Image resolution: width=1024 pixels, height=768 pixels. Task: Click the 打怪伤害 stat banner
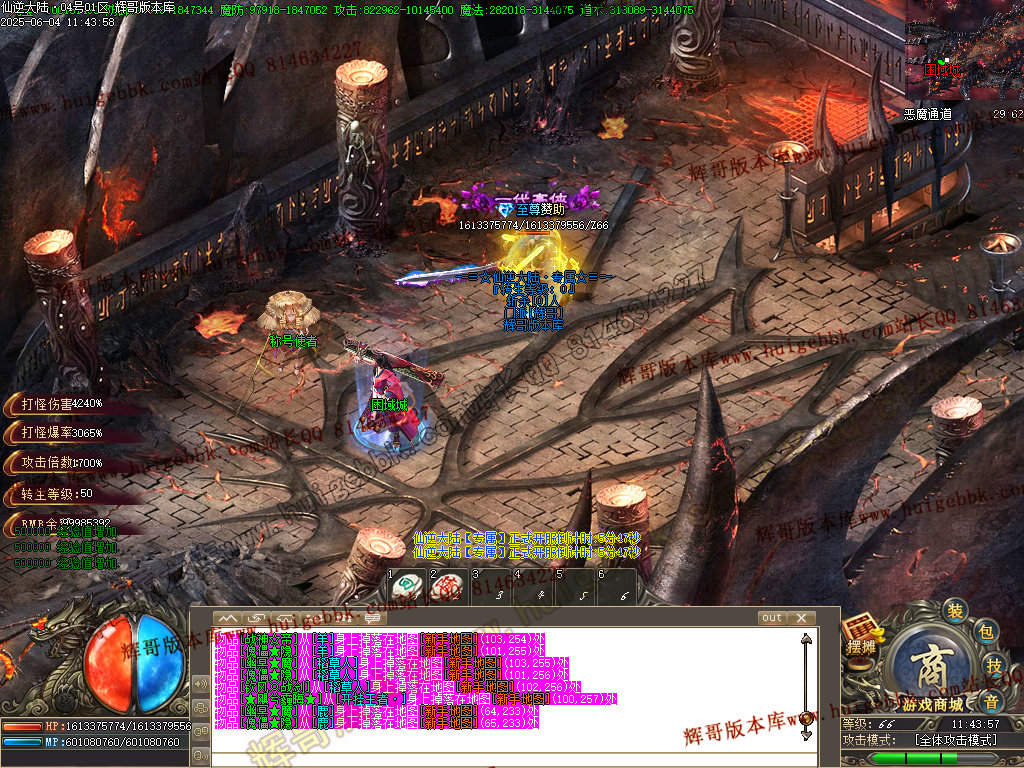(x=60, y=404)
